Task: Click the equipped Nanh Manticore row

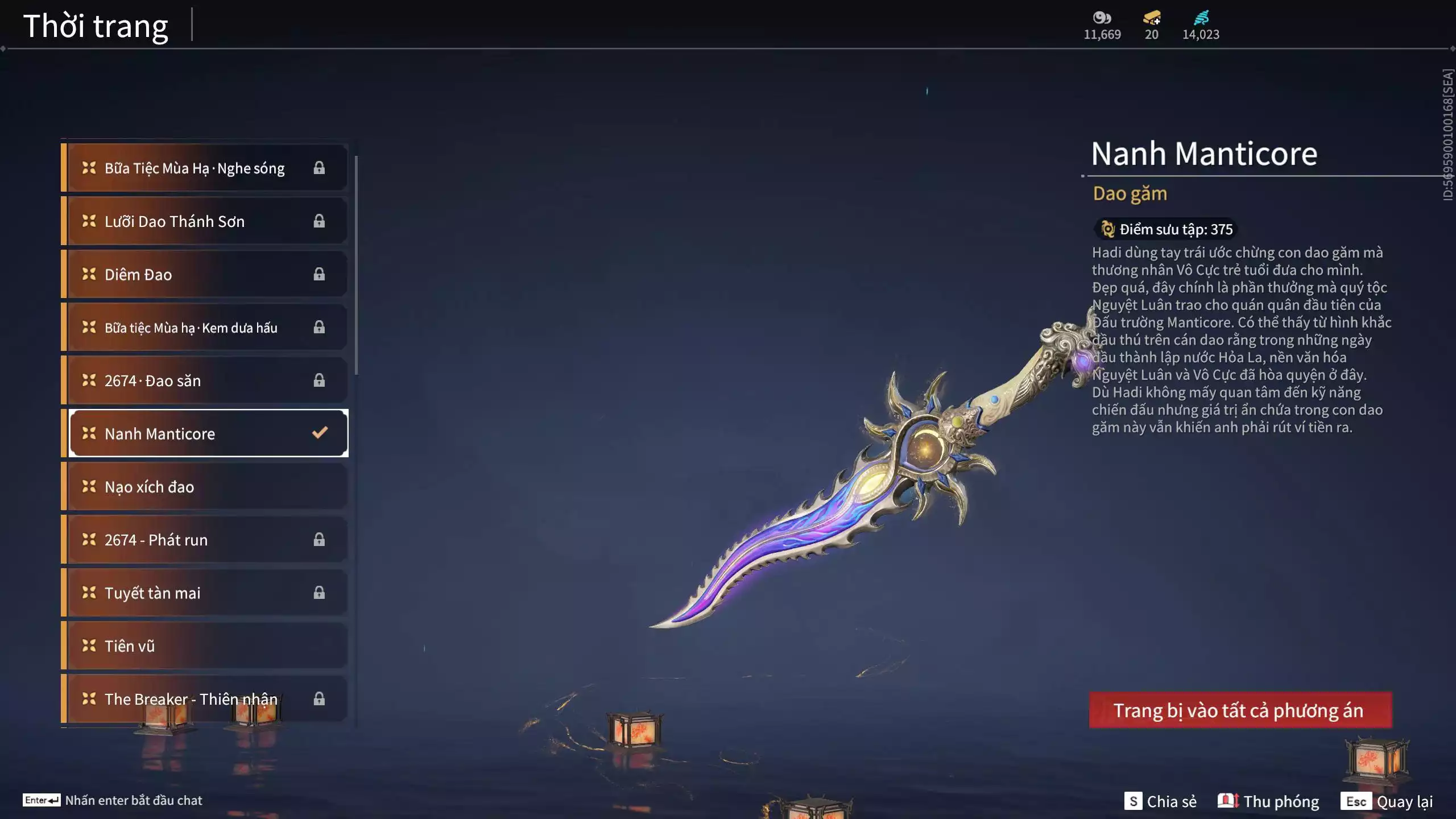Action: pyautogui.click(x=208, y=433)
